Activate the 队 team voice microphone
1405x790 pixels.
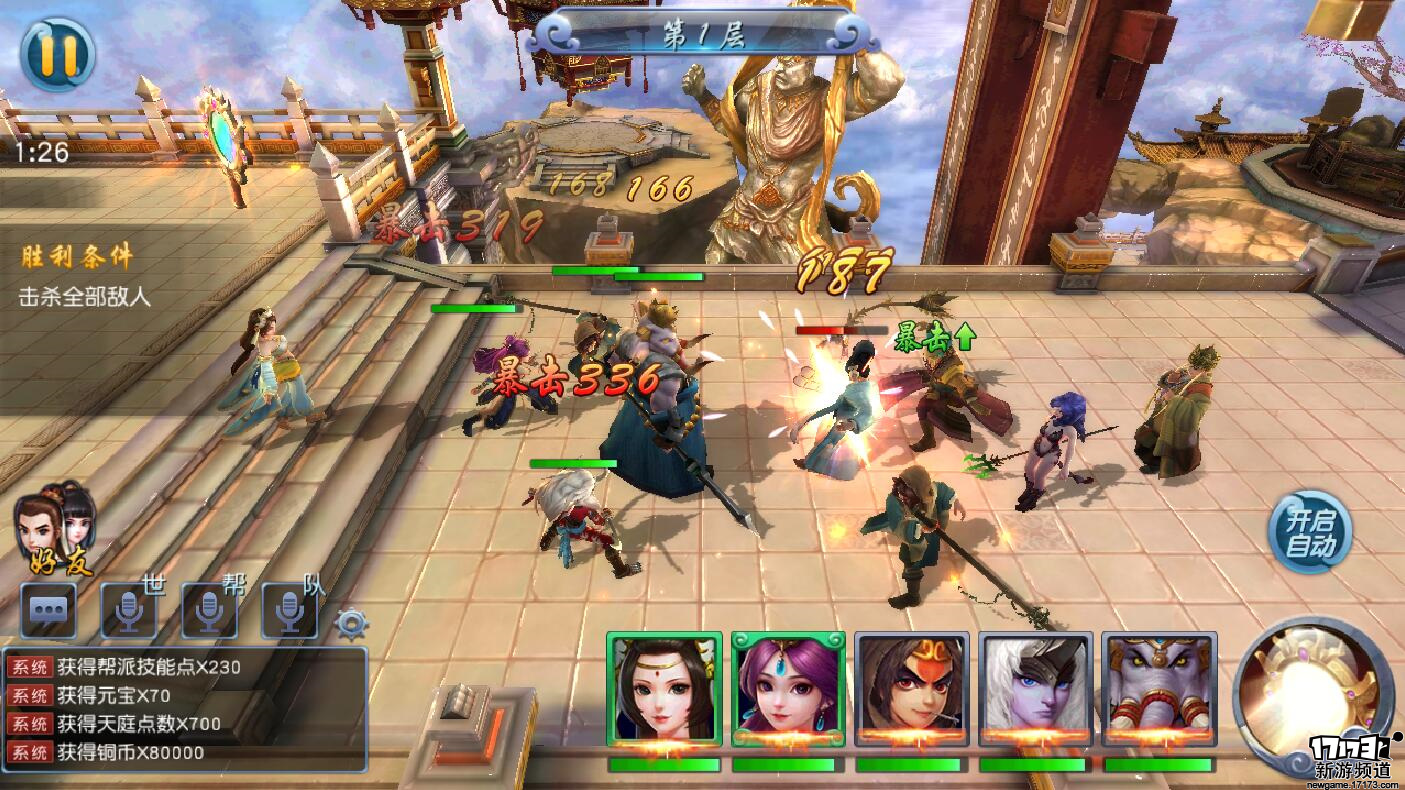(x=289, y=609)
